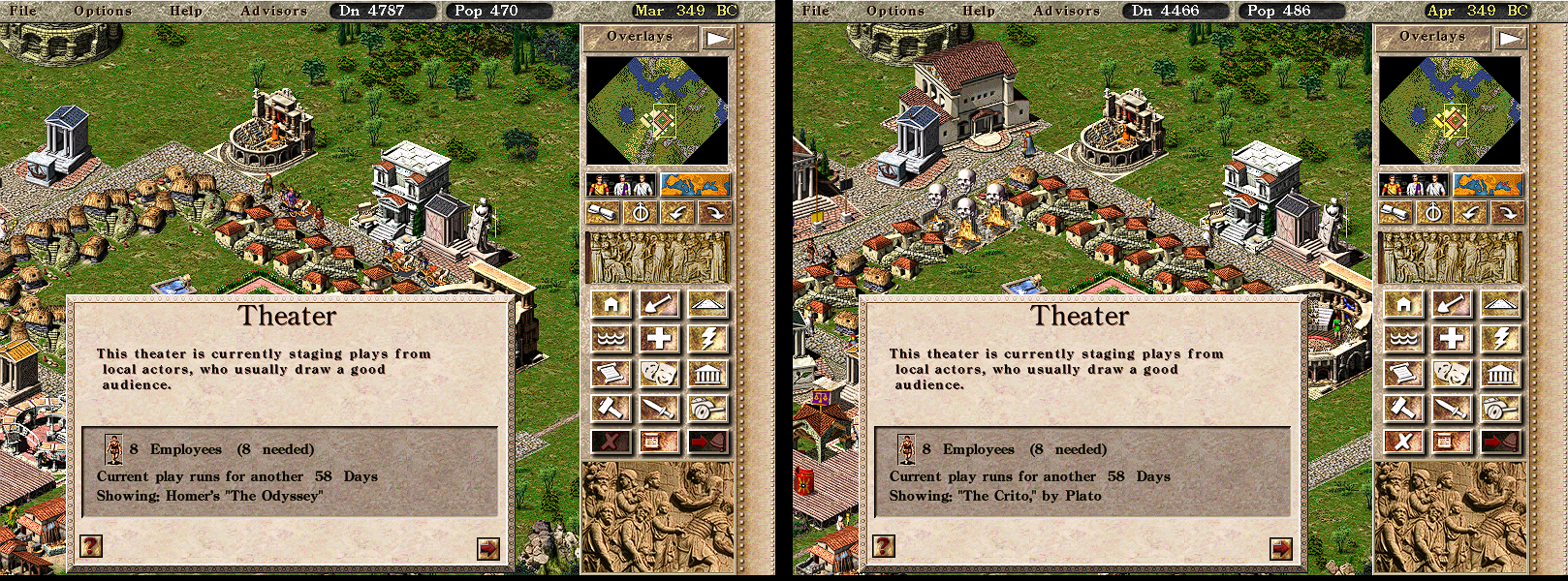Select the health cross icon in Pop 486 game

(1453, 339)
